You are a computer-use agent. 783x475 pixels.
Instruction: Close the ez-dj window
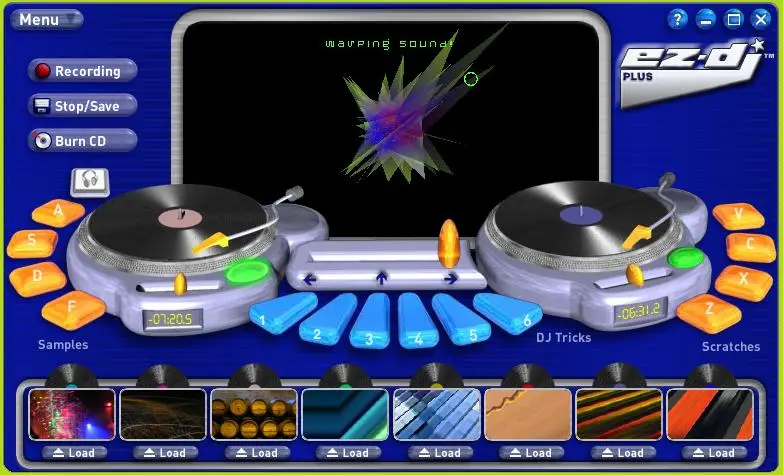(x=761, y=19)
